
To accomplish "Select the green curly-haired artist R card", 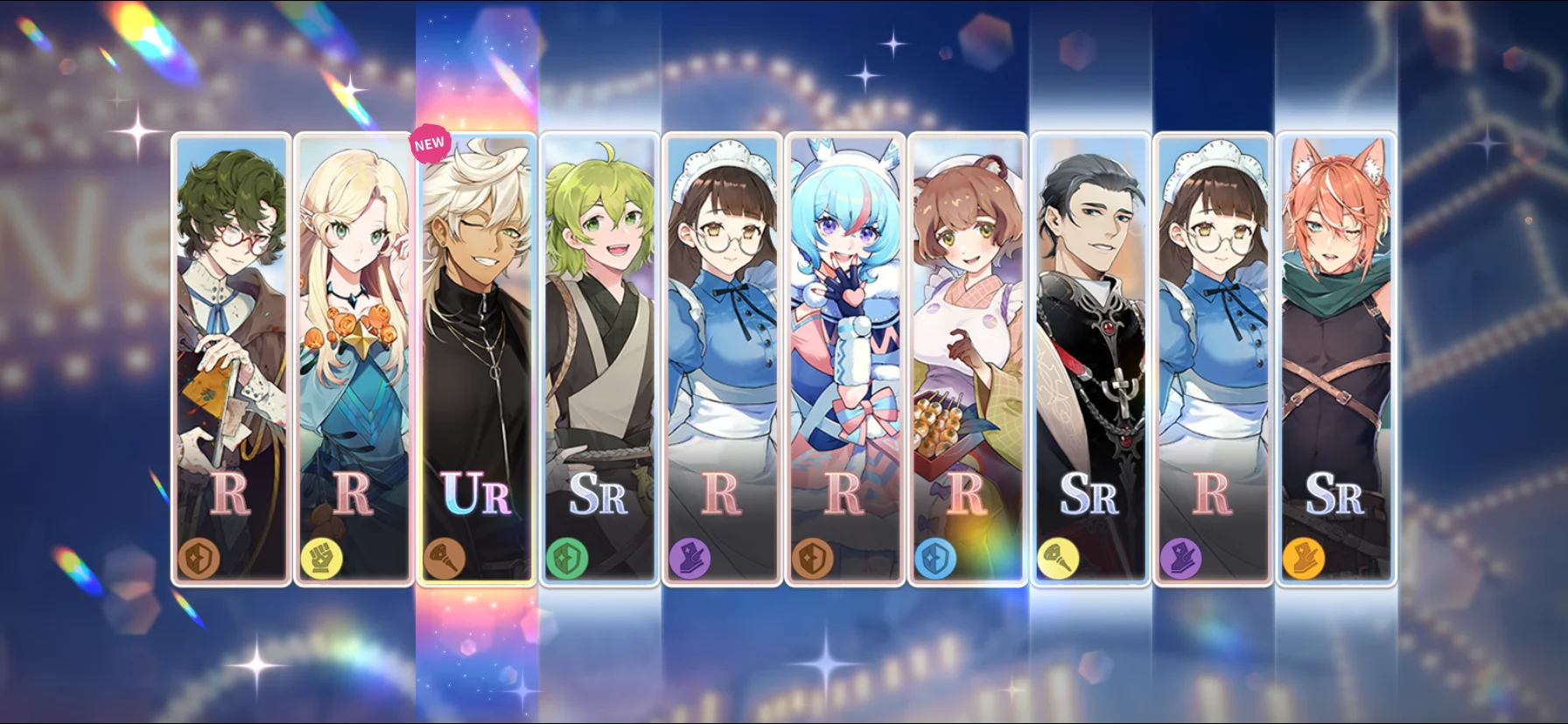I will [x=231, y=359].
